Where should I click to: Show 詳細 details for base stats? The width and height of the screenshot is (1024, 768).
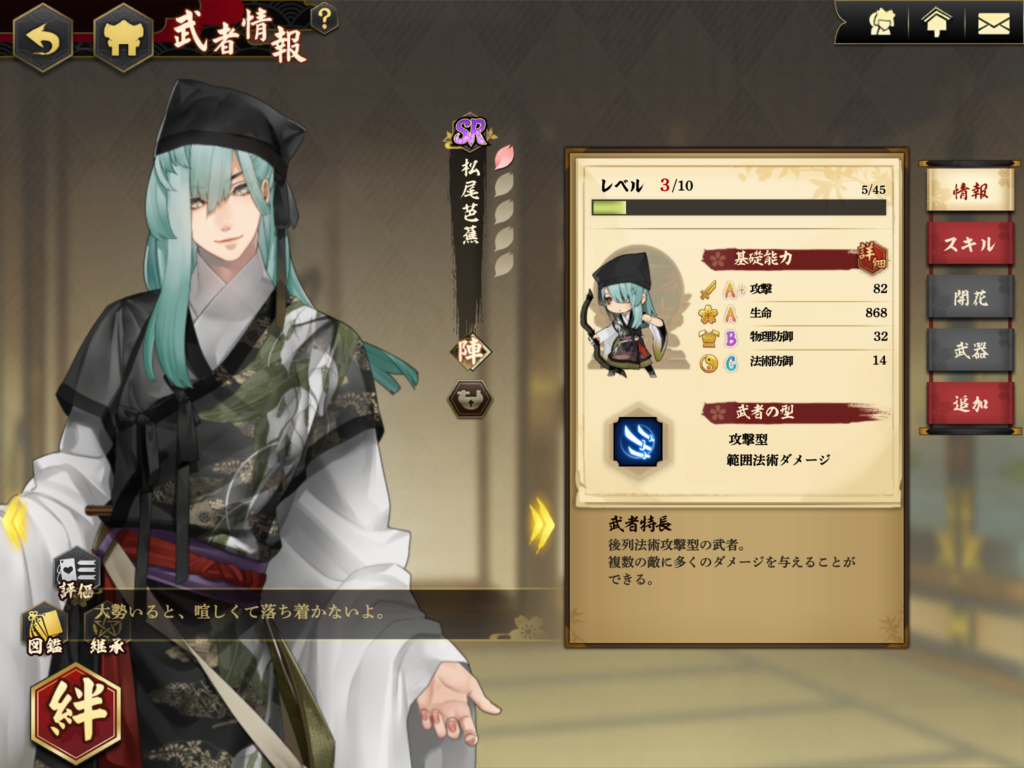click(x=872, y=257)
